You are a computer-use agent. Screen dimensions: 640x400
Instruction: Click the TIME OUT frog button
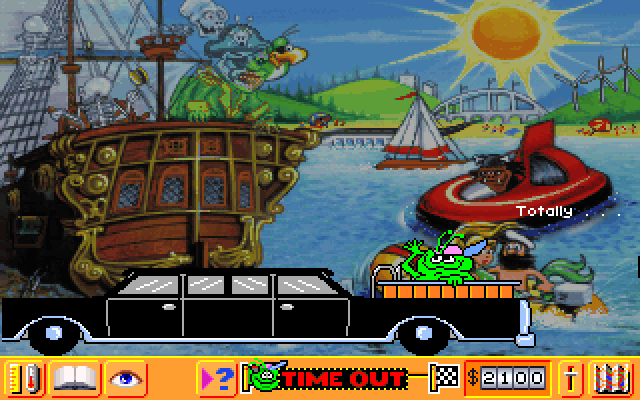330,378
